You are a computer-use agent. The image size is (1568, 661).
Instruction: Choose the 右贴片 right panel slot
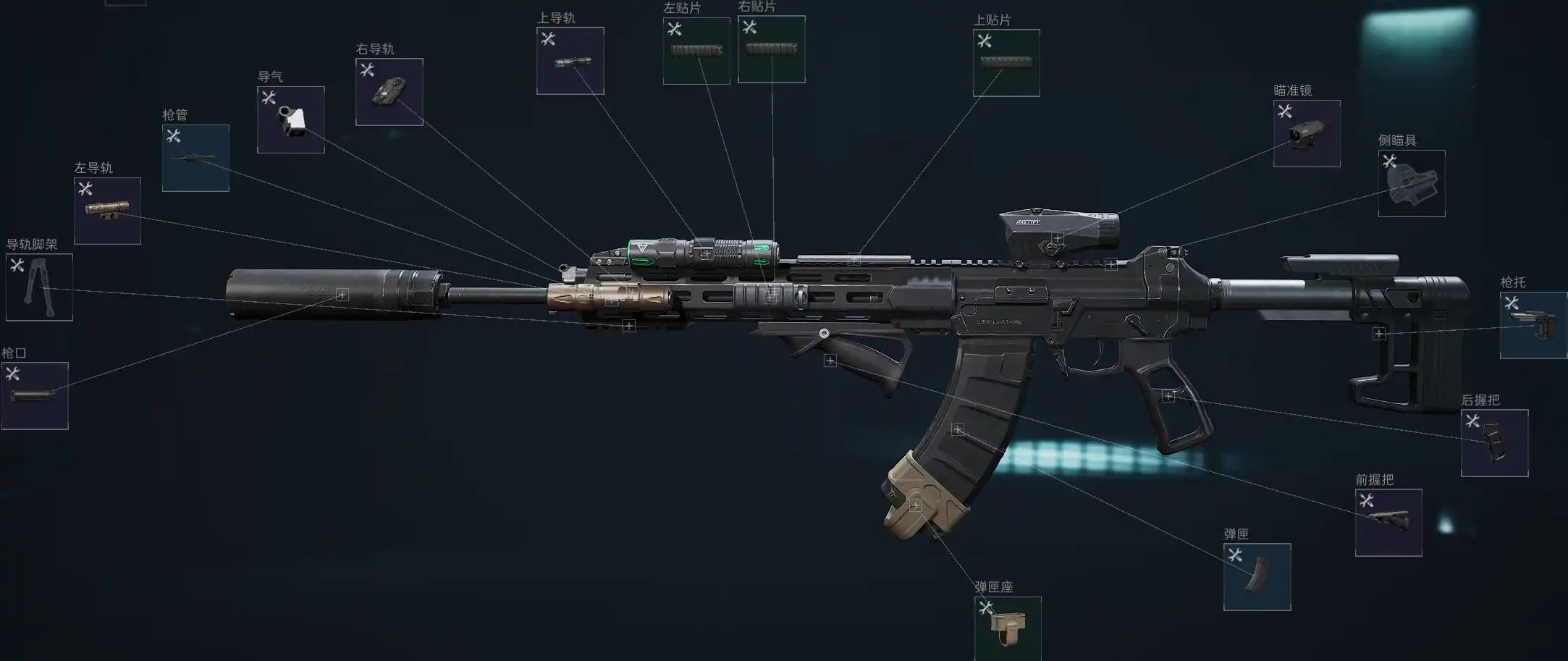pyautogui.click(x=771, y=49)
